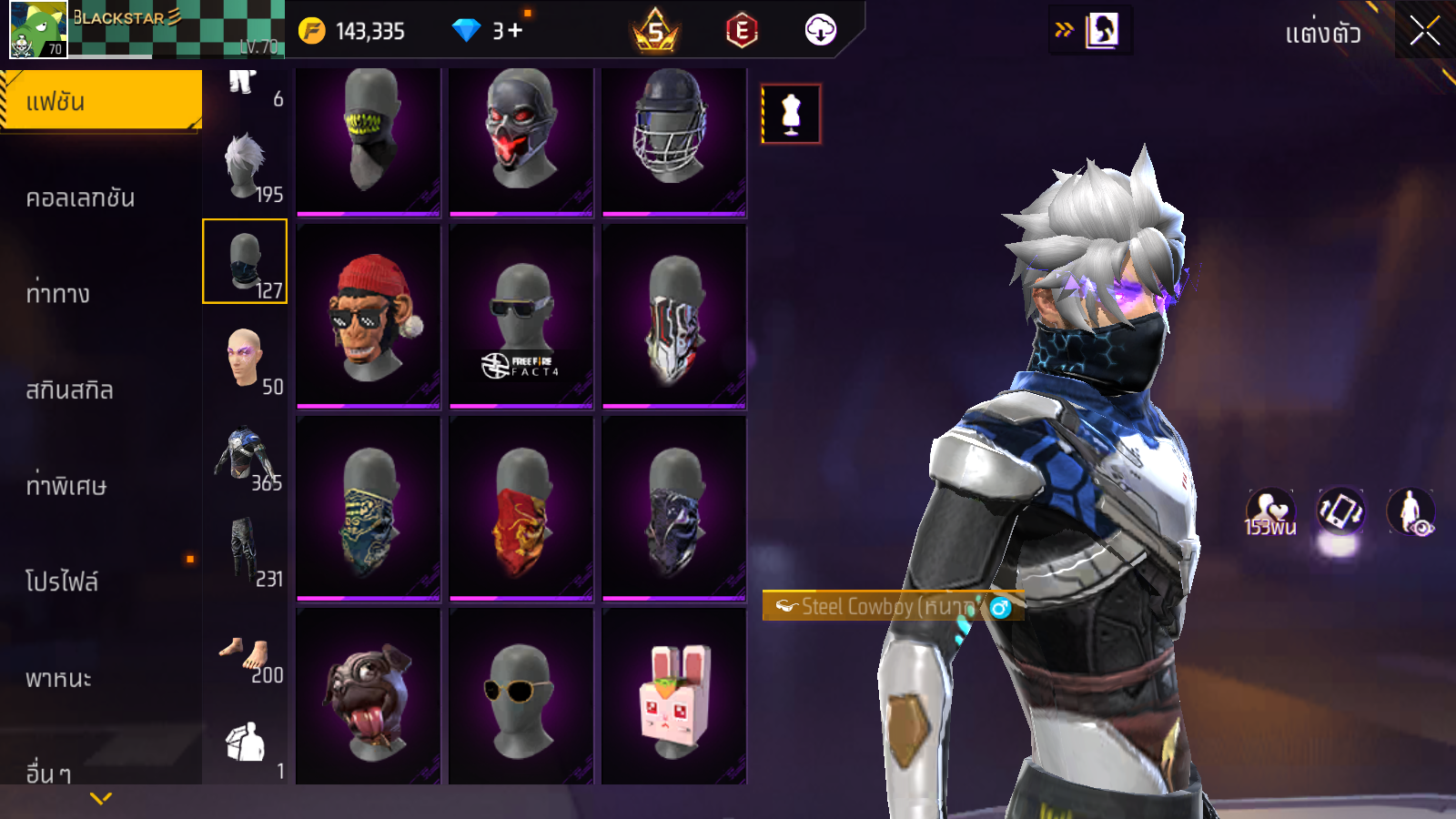Select the สกินสกิล skill skins tab
This screenshot has height=819, width=1456.
coord(69,389)
